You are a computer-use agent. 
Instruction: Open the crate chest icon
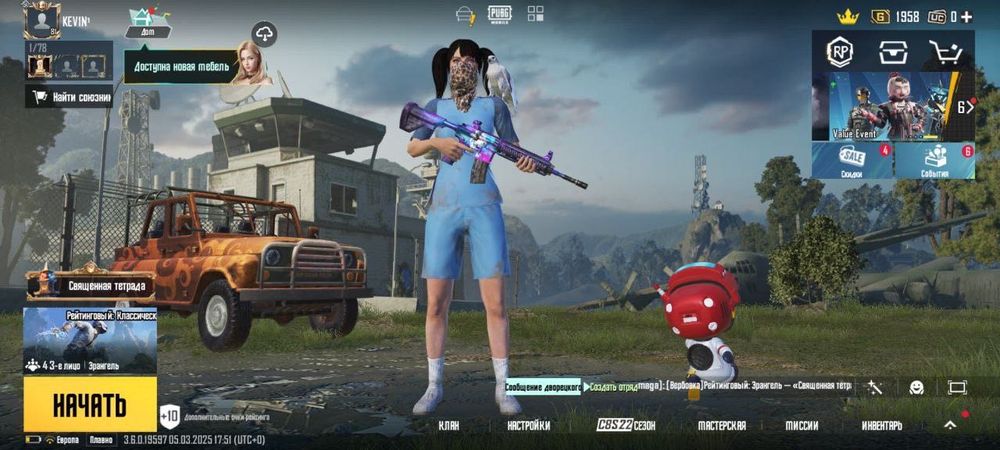892,53
